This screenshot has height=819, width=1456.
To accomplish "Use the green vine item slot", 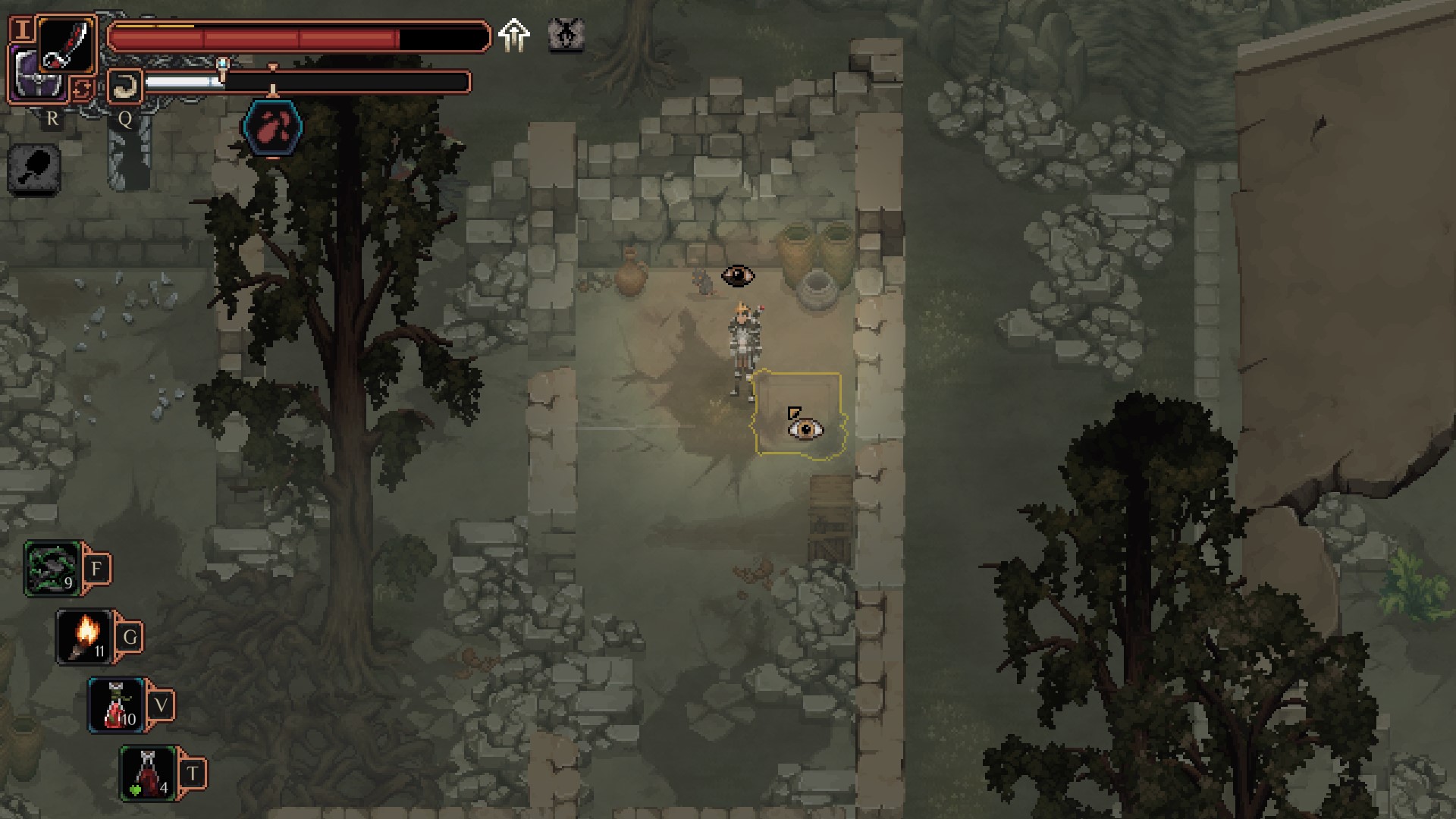I will click(53, 569).
